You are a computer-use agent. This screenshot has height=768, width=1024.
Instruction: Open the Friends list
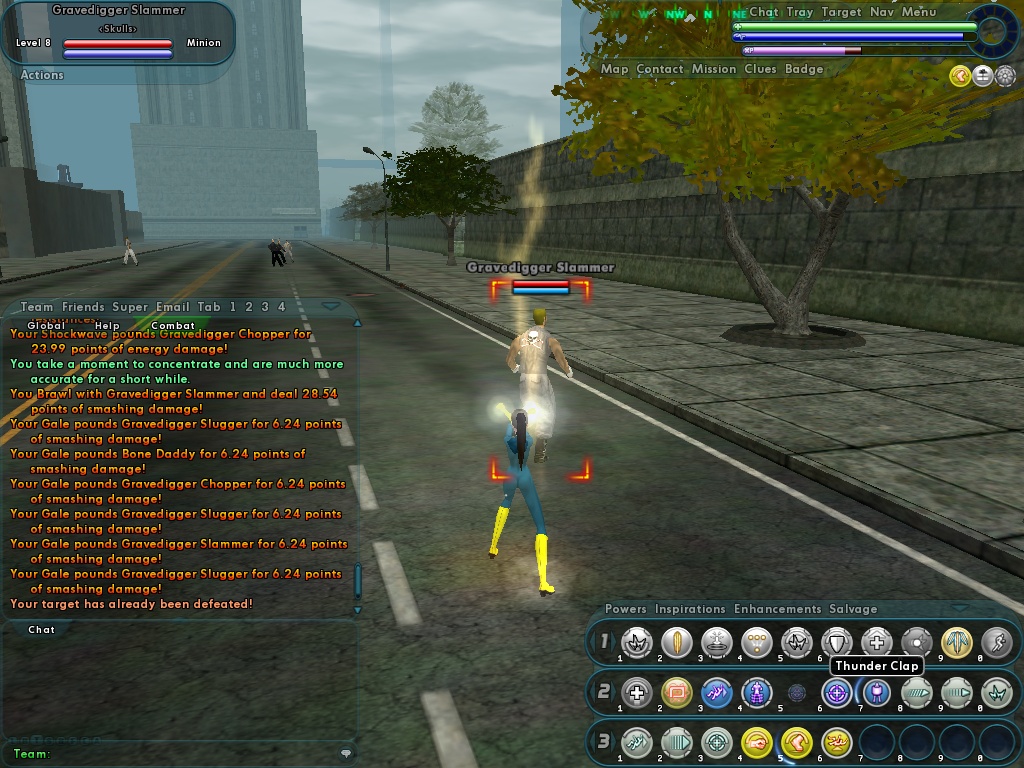tap(83, 307)
